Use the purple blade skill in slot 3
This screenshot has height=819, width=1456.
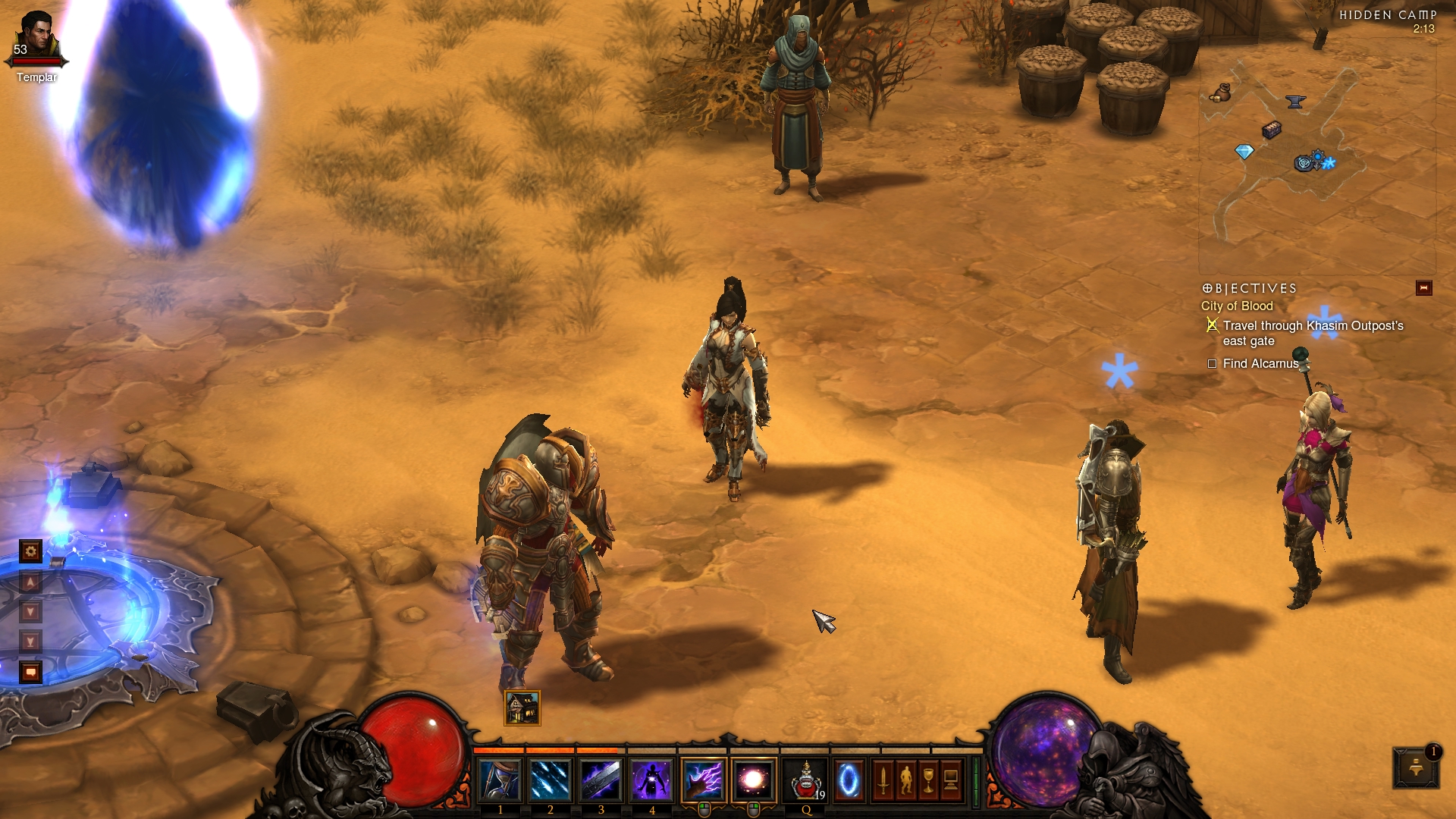pyautogui.click(x=601, y=780)
